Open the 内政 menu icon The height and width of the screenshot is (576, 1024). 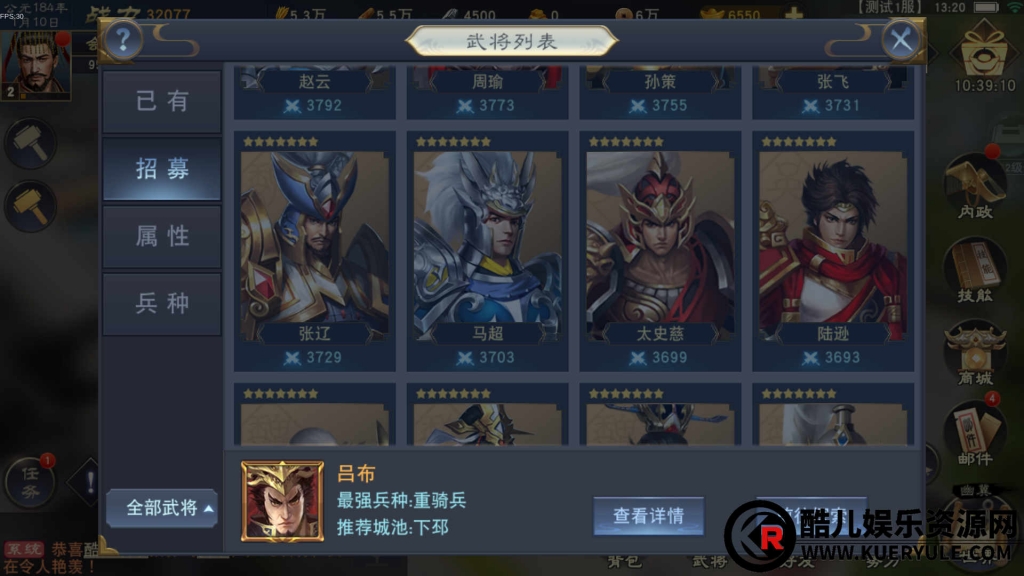[x=975, y=190]
